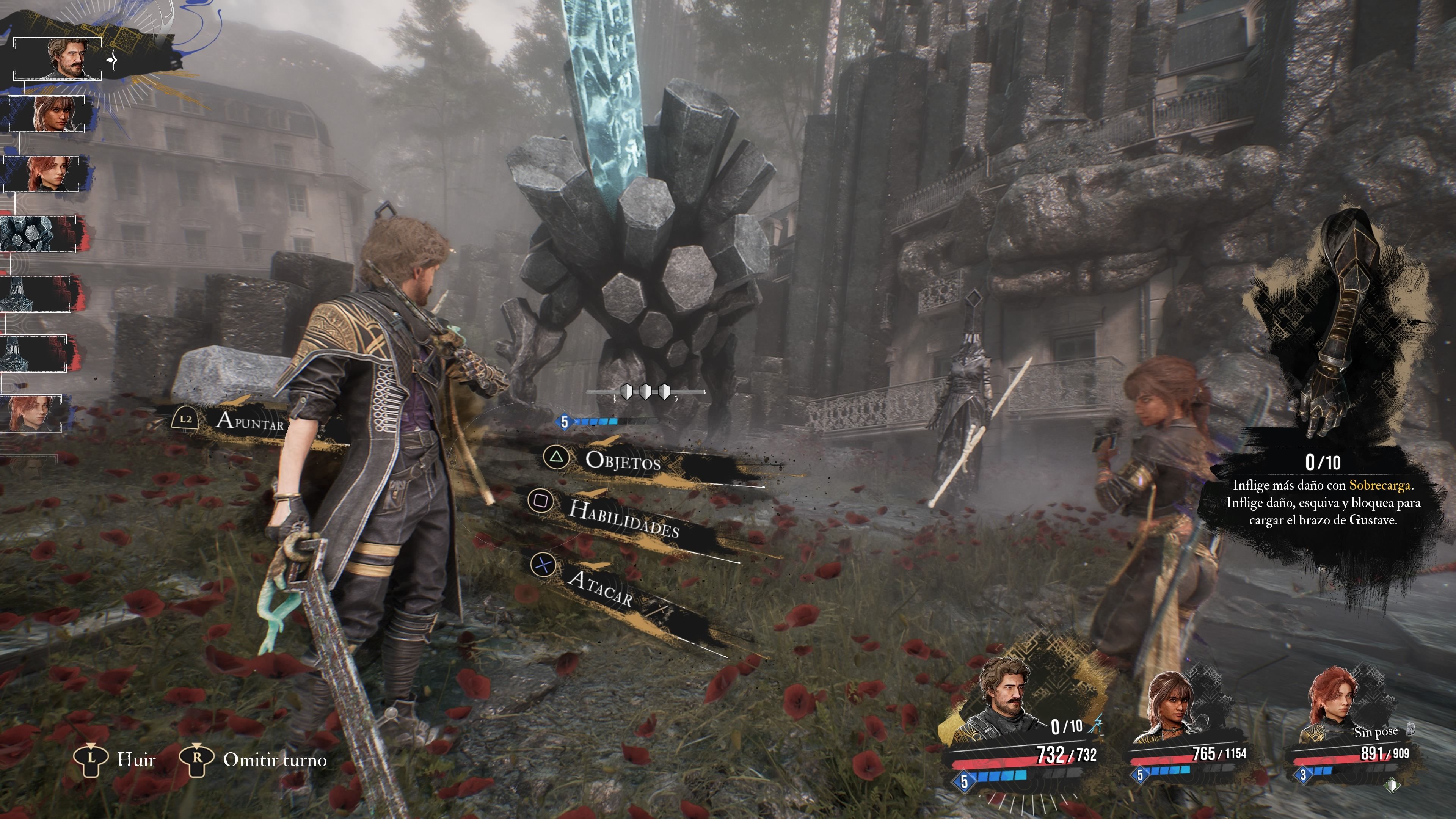
Task: Click Huir to flee the battle
Action: point(136,759)
